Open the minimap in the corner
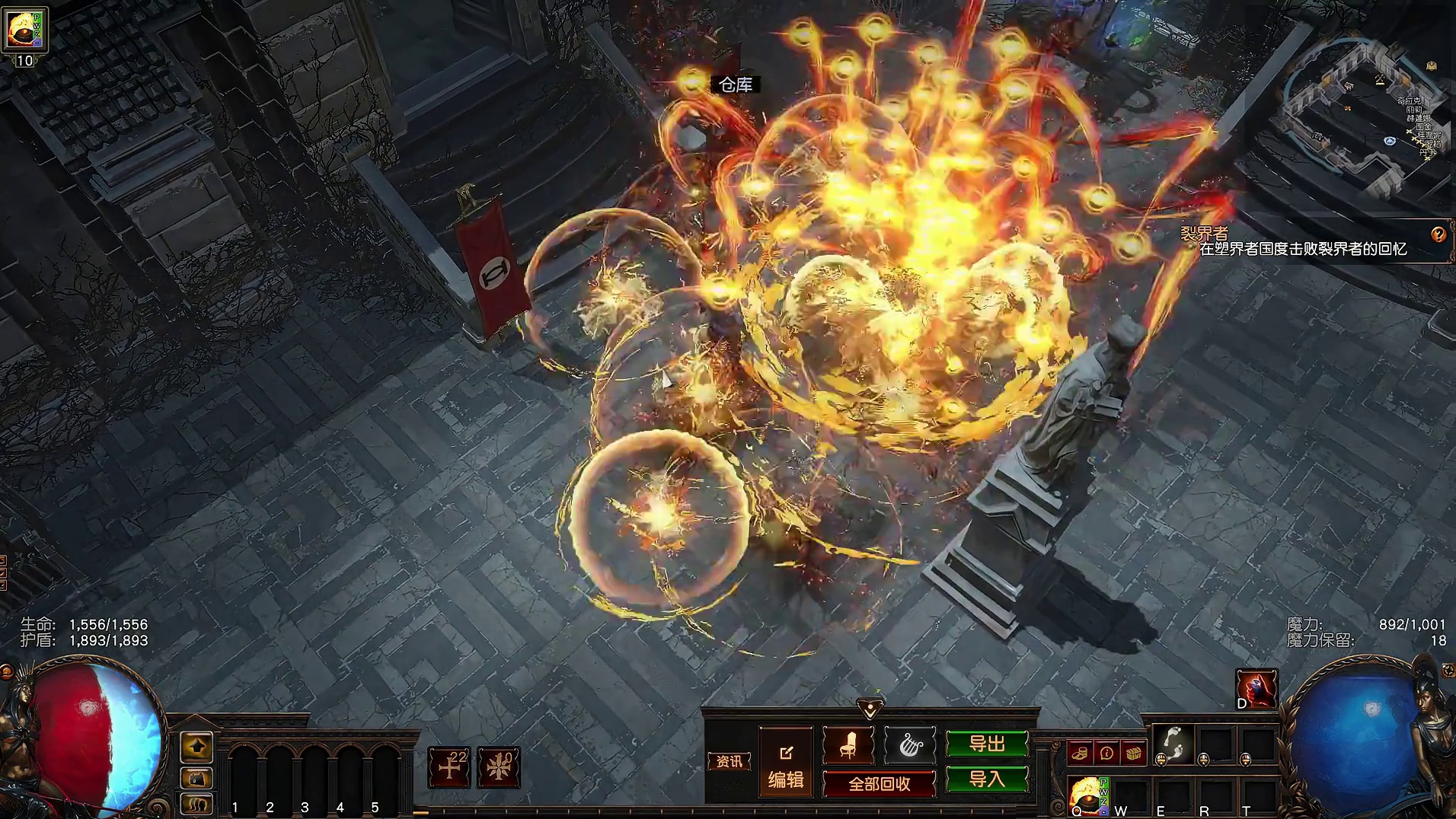 (x=1363, y=114)
